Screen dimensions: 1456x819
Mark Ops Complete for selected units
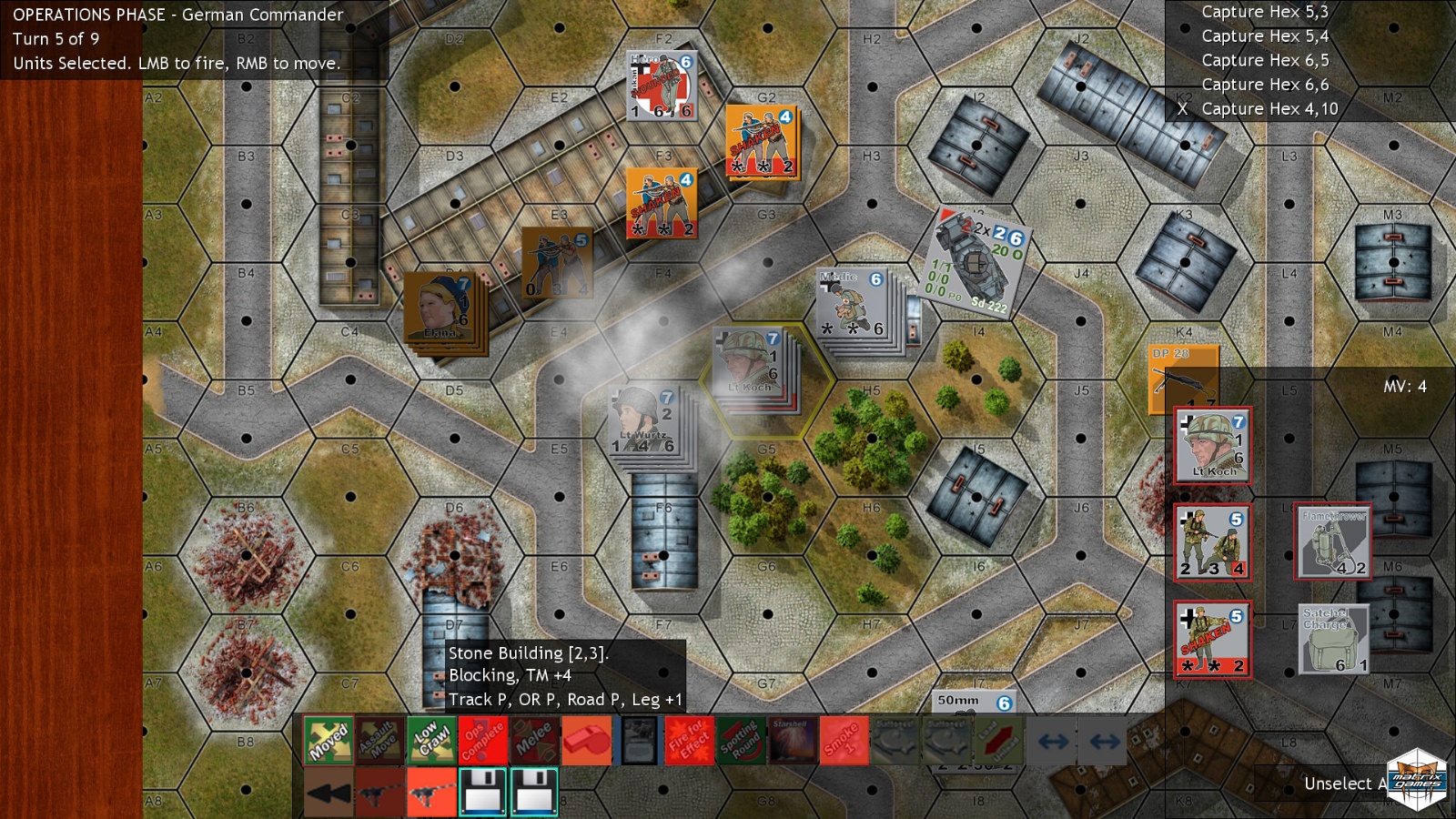[x=482, y=740]
